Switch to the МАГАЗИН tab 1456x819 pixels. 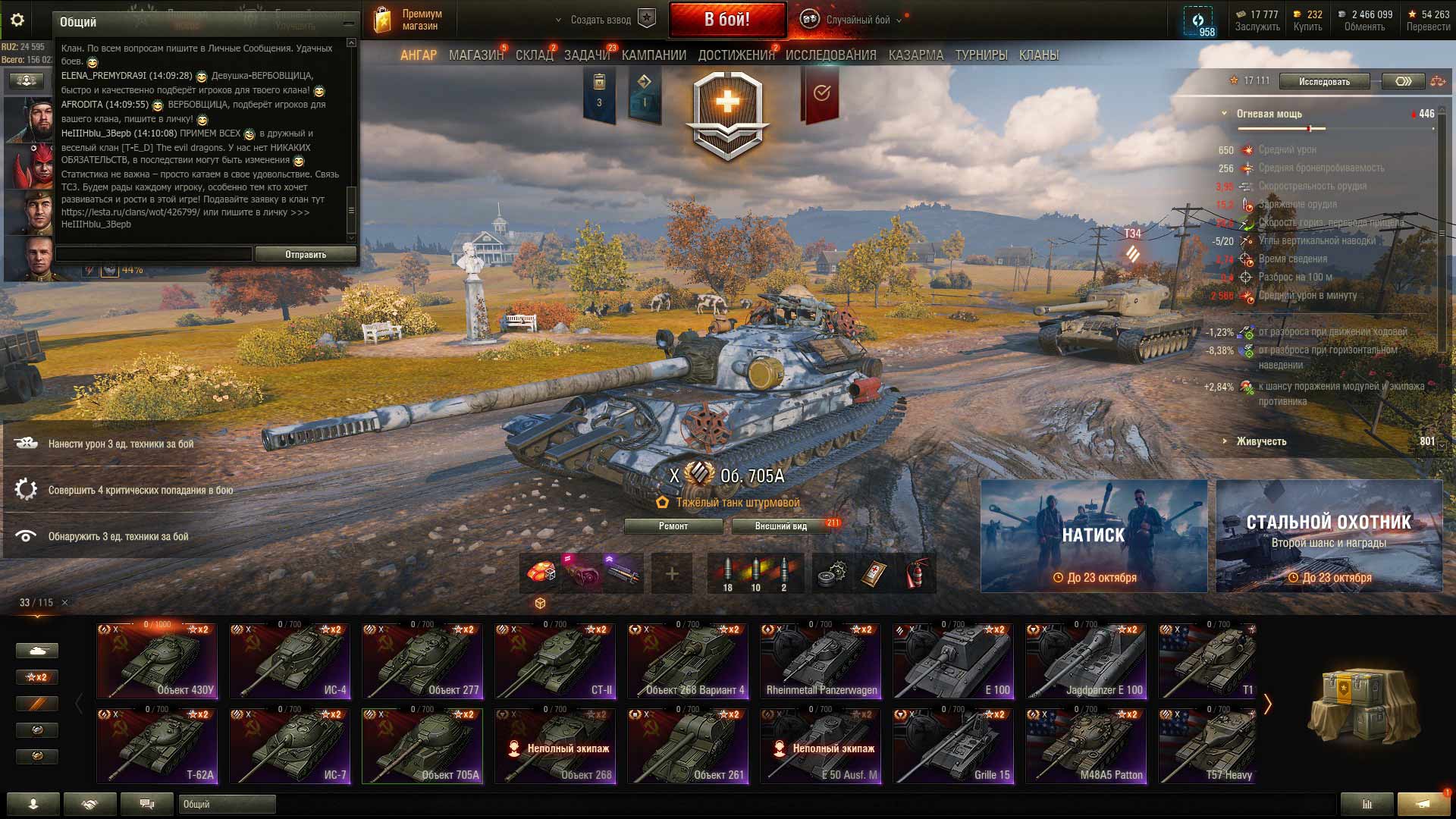(475, 55)
